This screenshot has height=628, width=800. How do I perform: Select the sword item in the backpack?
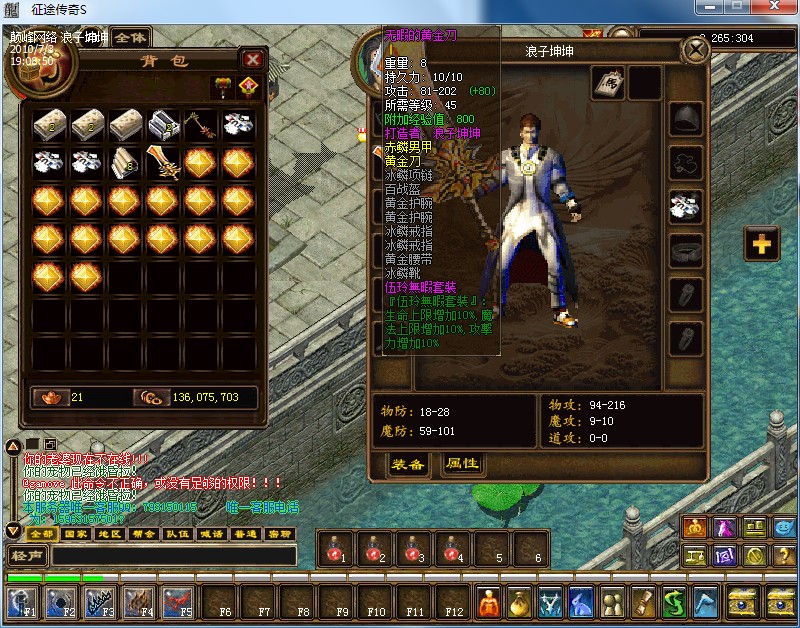[x=164, y=162]
